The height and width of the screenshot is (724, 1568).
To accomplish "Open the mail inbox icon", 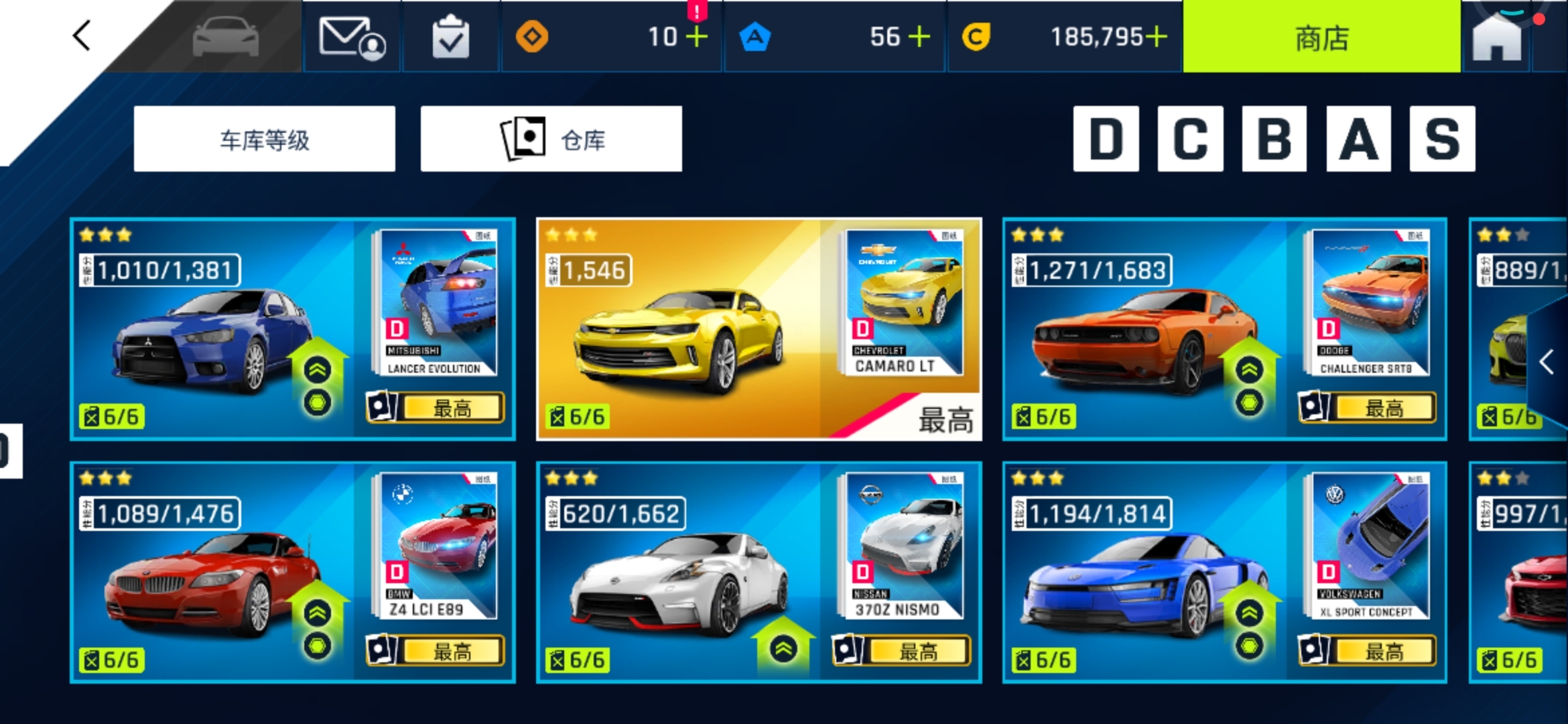I will click(x=352, y=38).
